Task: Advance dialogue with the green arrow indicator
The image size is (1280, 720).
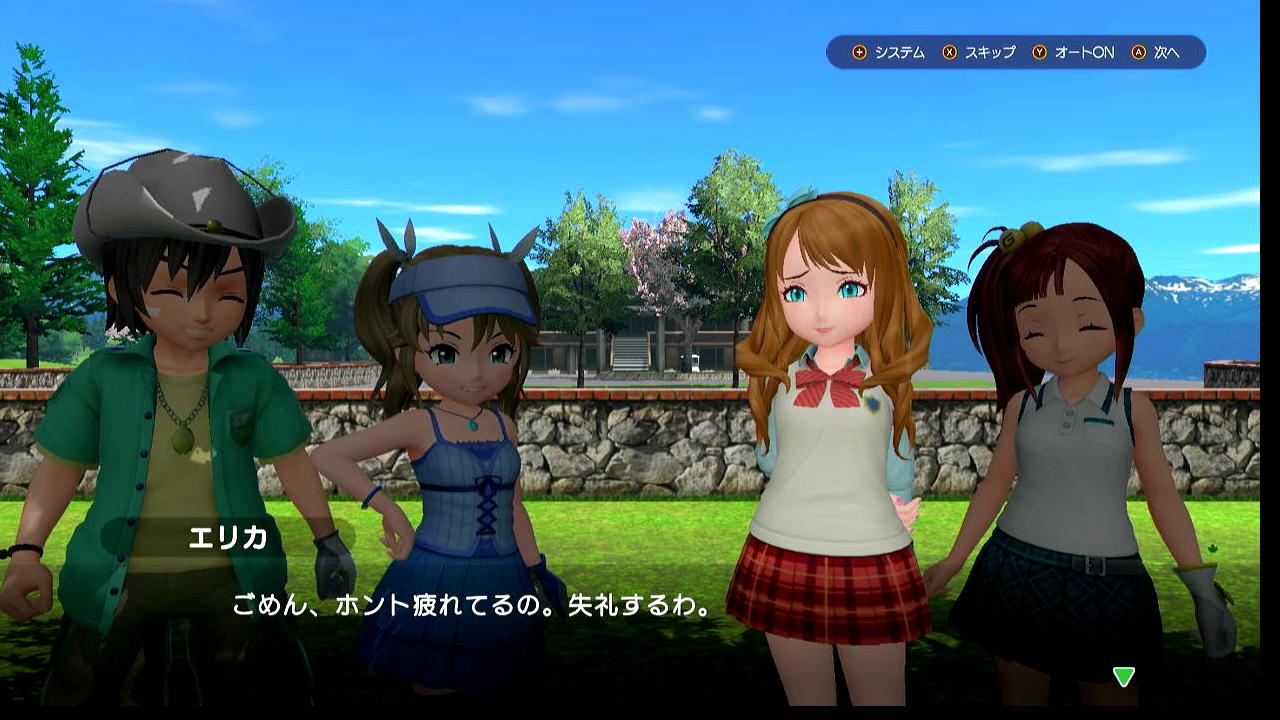Action: click(1124, 677)
